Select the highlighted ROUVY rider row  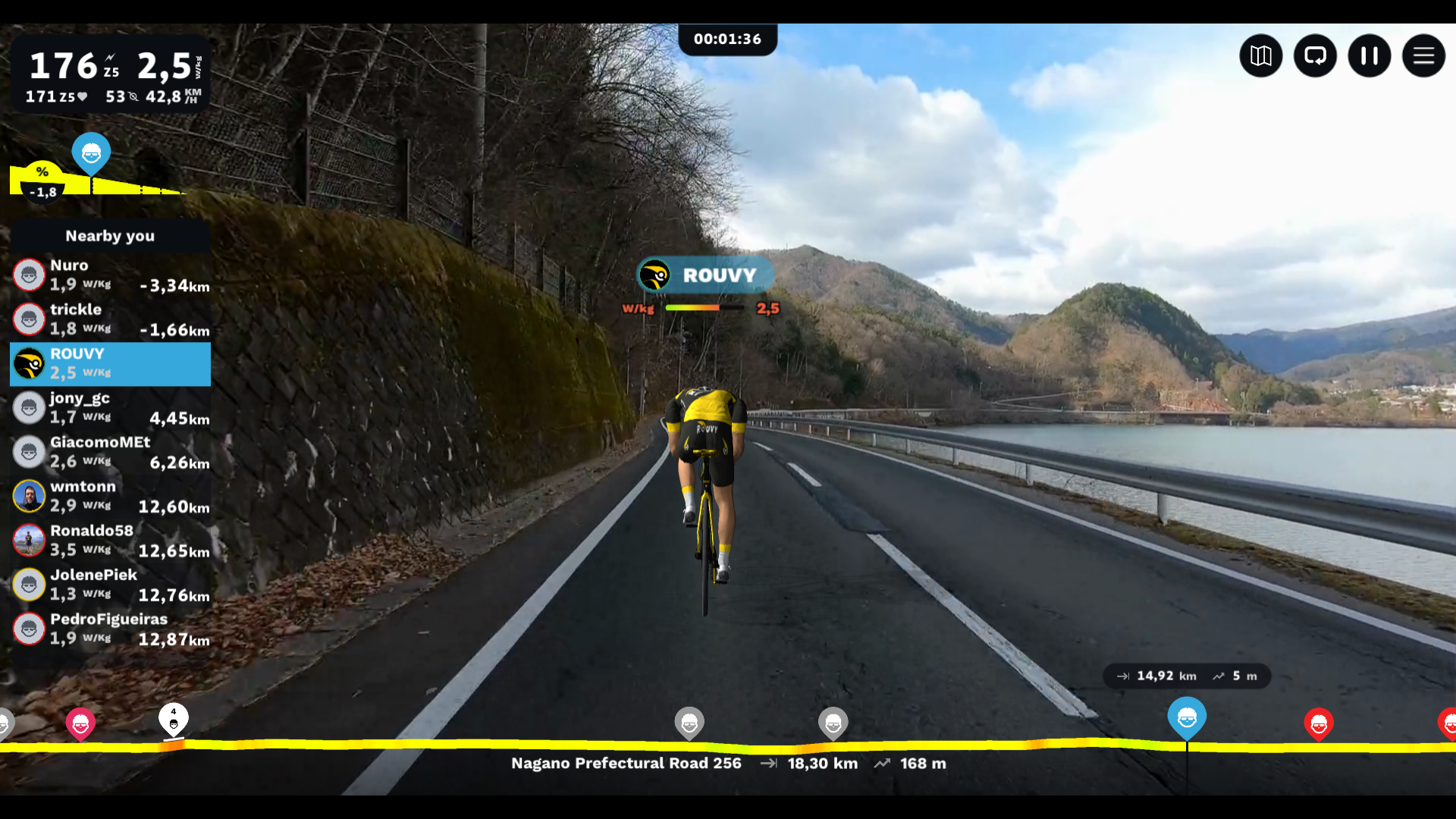tap(110, 364)
